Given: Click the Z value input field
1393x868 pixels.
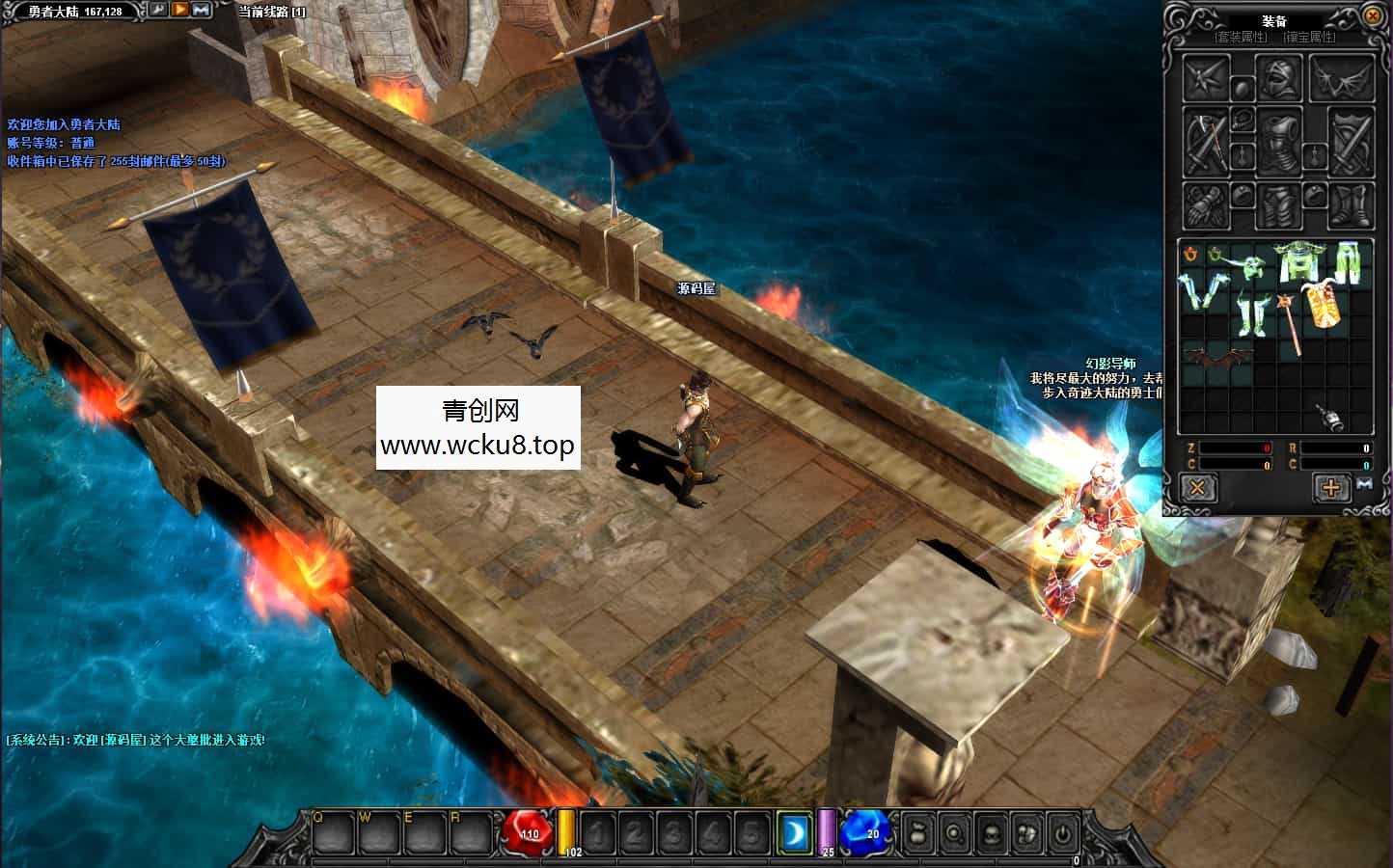Looking at the screenshot, I should (1238, 448).
